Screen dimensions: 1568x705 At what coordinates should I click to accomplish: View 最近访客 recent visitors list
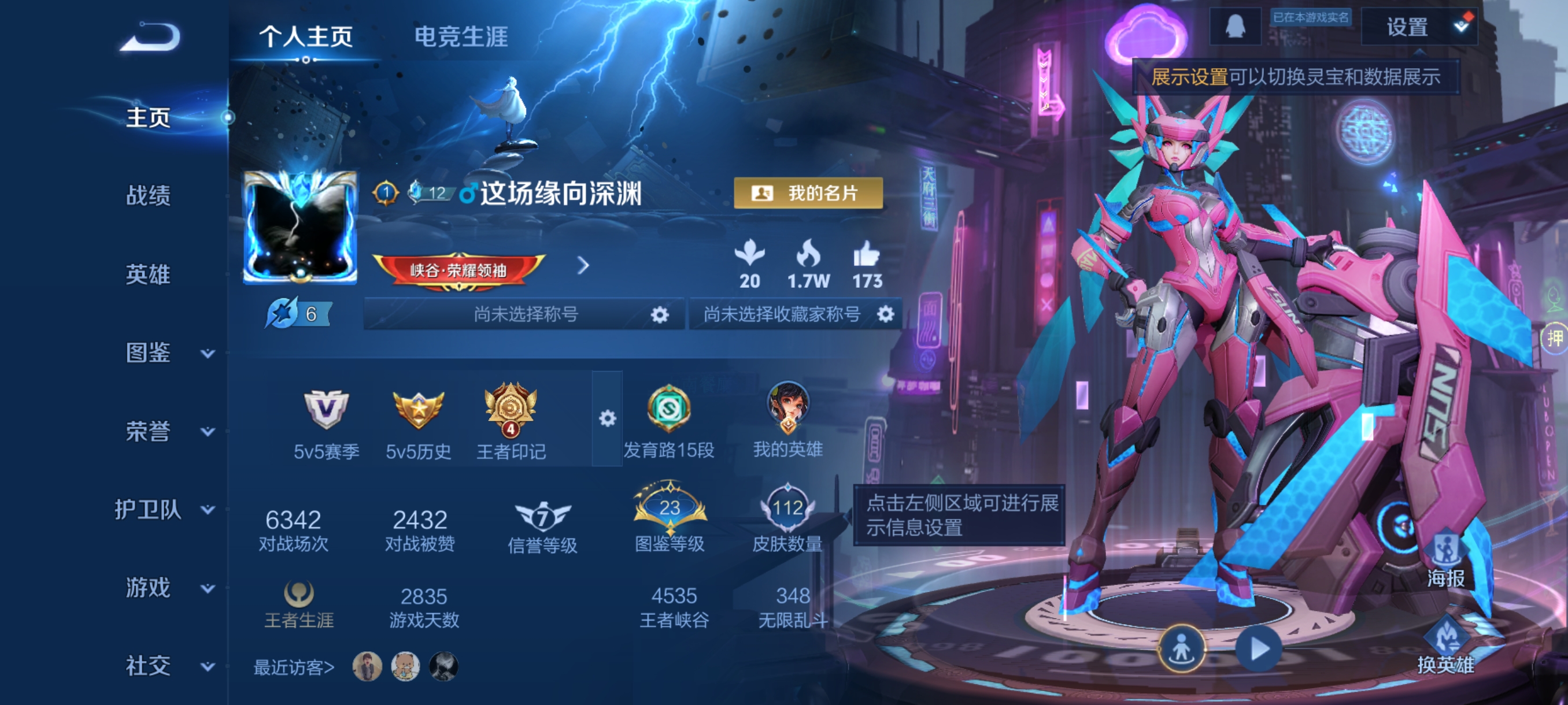pos(293,667)
